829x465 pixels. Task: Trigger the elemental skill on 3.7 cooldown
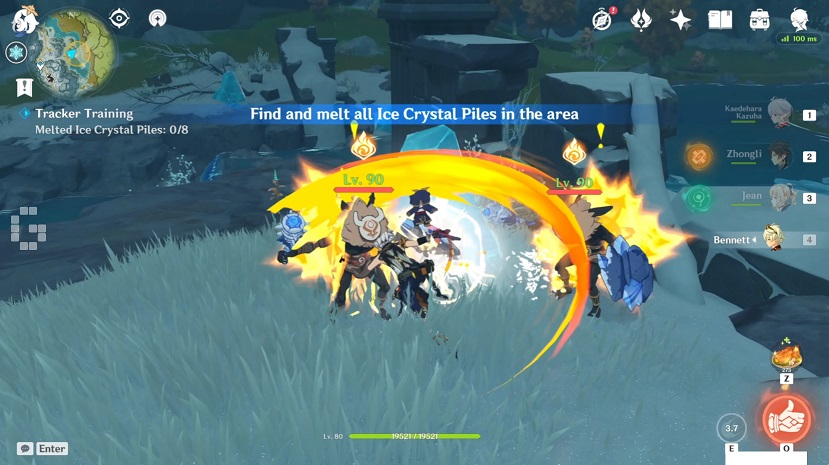[732, 429]
